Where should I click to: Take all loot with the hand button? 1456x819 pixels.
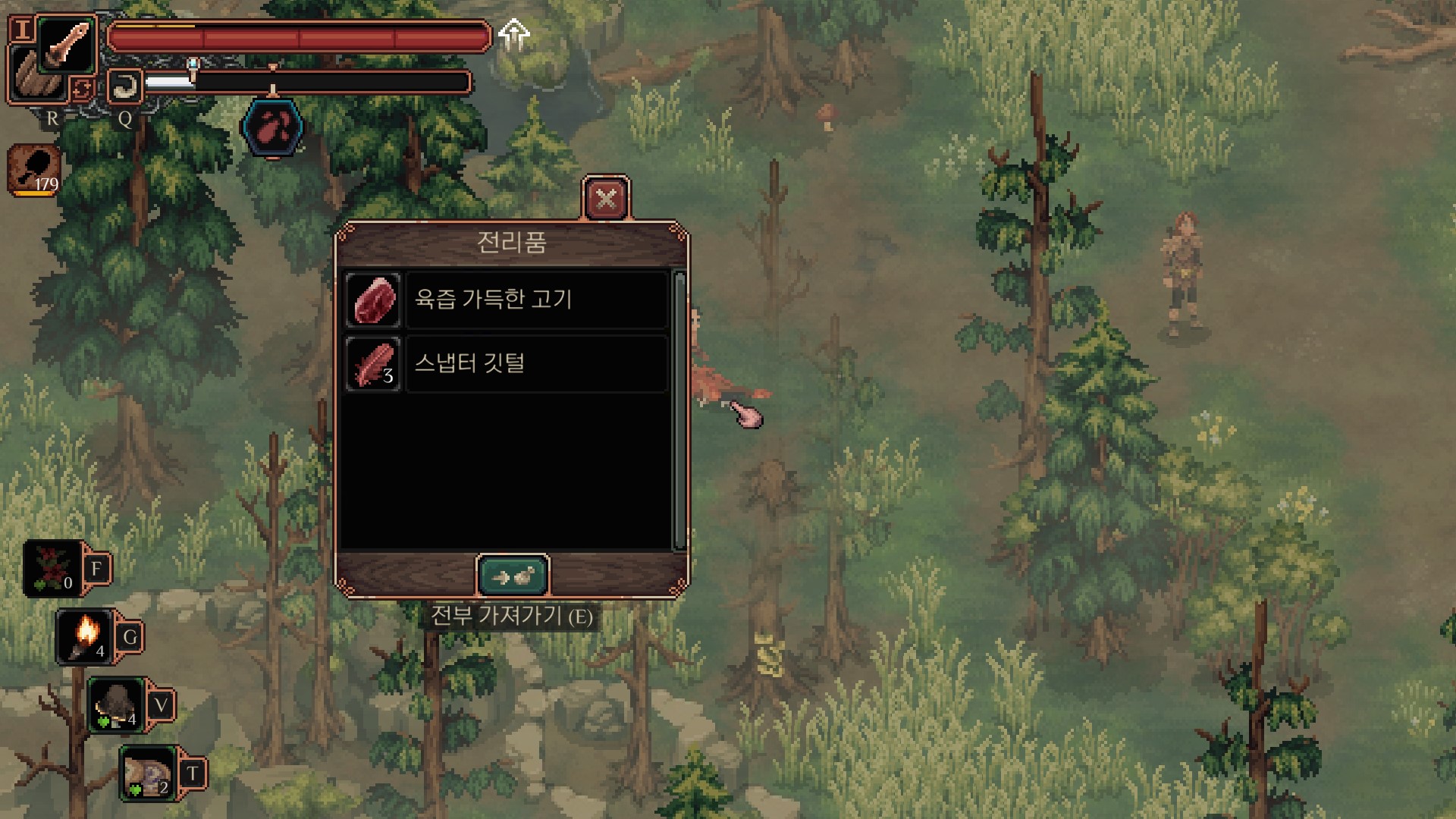(513, 577)
